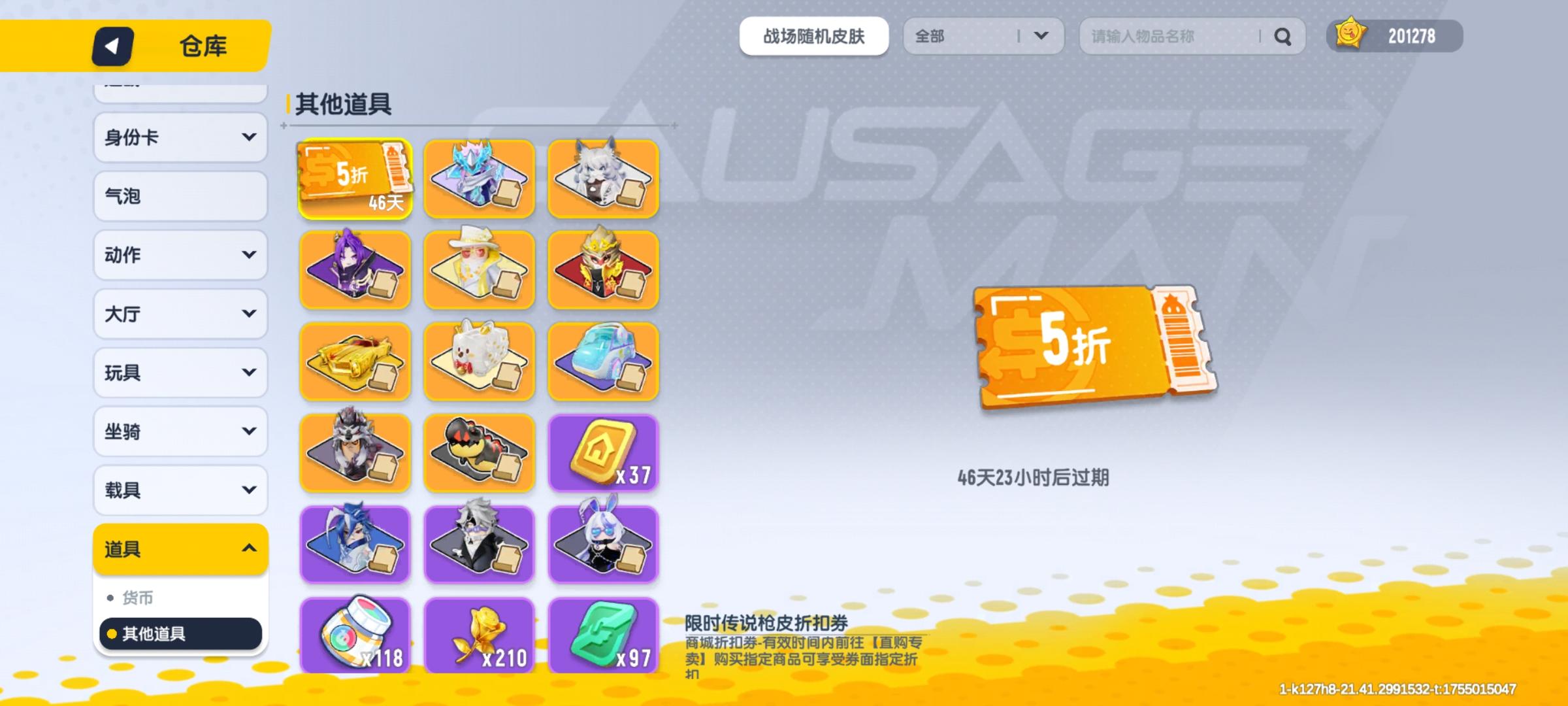The height and width of the screenshot is (706, 1568).
Task: Open the 其他道具 sidebar entry
Action: pos(180,633)
